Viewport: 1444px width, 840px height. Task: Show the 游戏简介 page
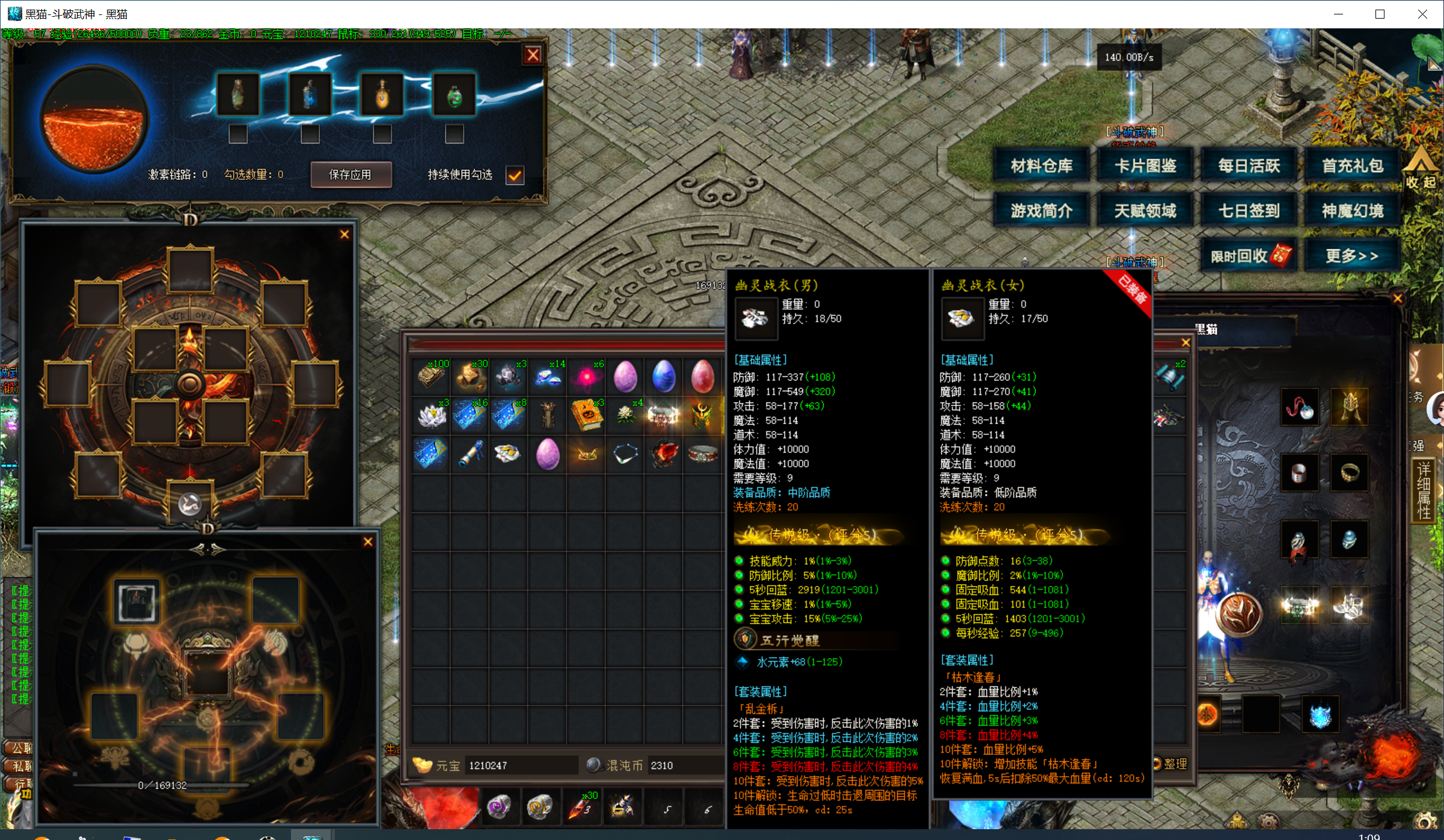tap(1041, 211)
